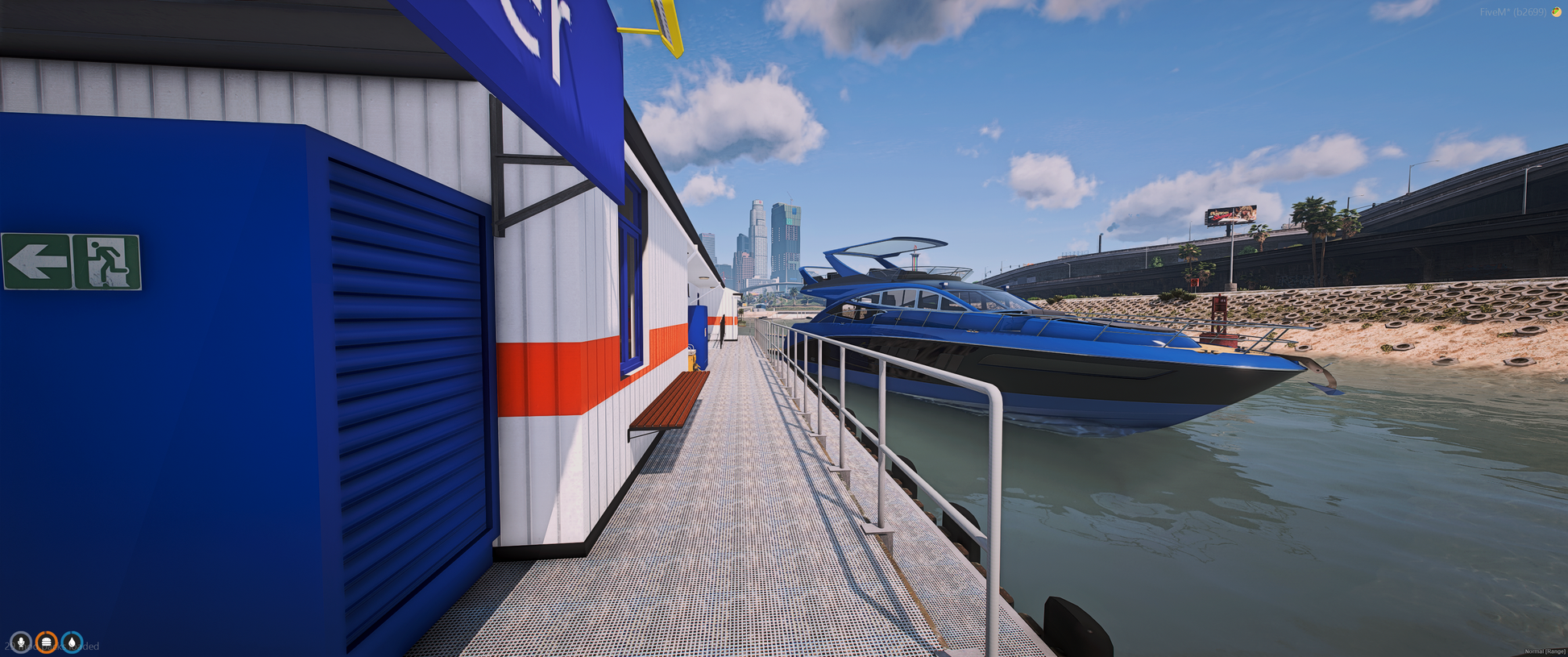Image resolution: width=1568 pixels, height=657 pixels.
Task: Click the microphone voice status icon
Action: (x=21, y=642)
